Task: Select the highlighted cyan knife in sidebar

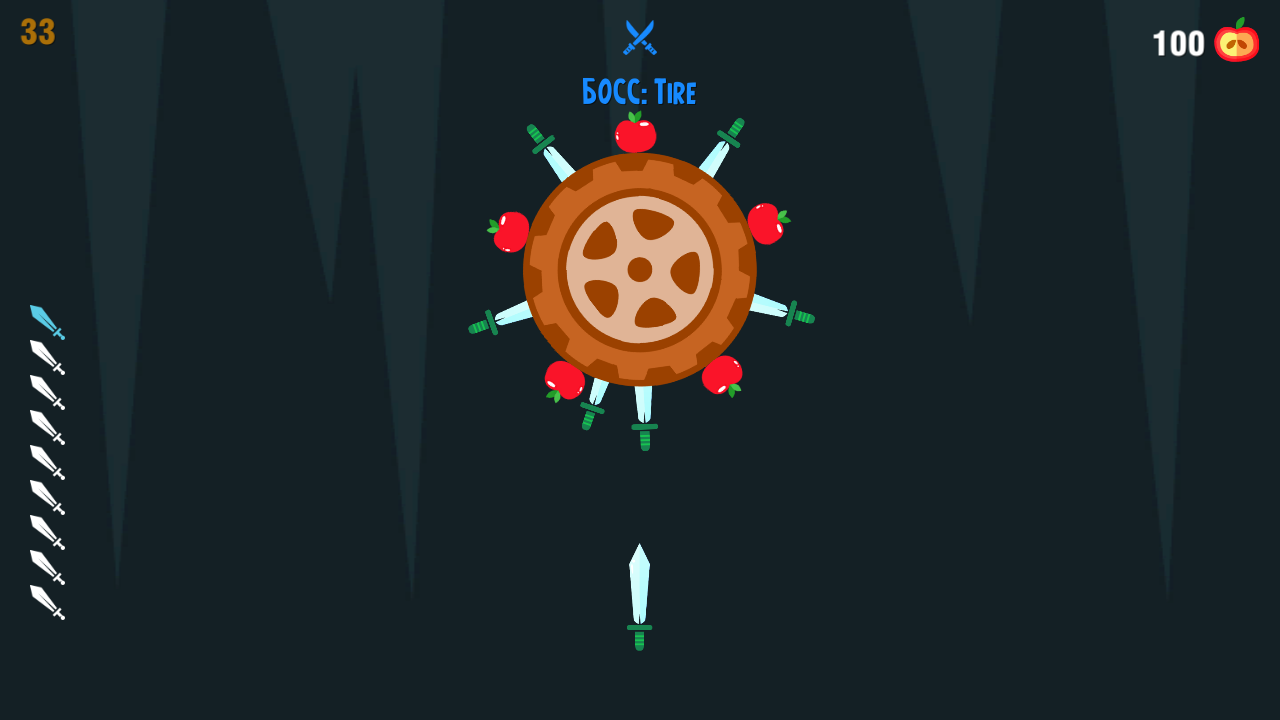Action: pos(45,320)
